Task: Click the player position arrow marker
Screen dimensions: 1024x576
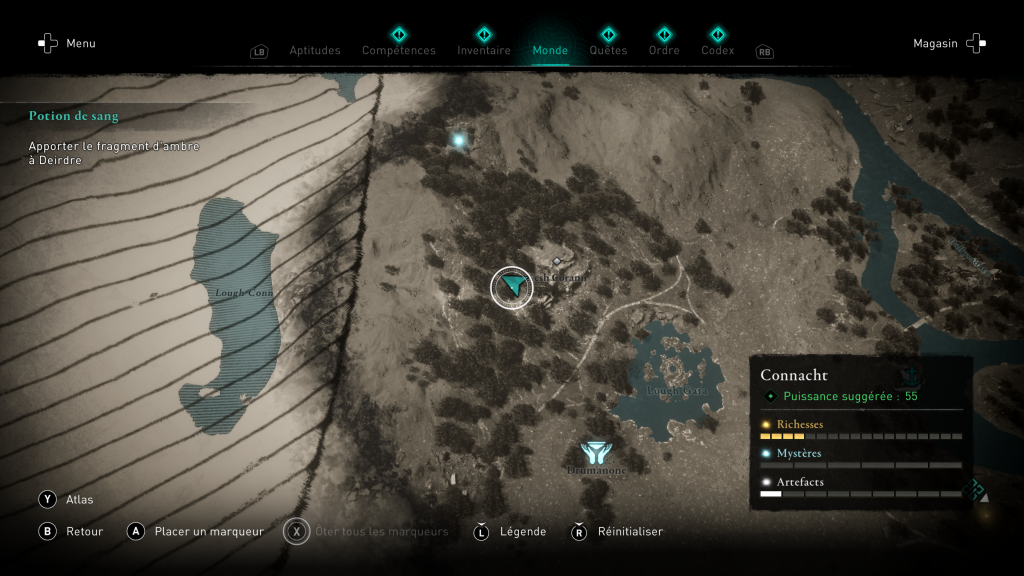Action: pos(512,287)
